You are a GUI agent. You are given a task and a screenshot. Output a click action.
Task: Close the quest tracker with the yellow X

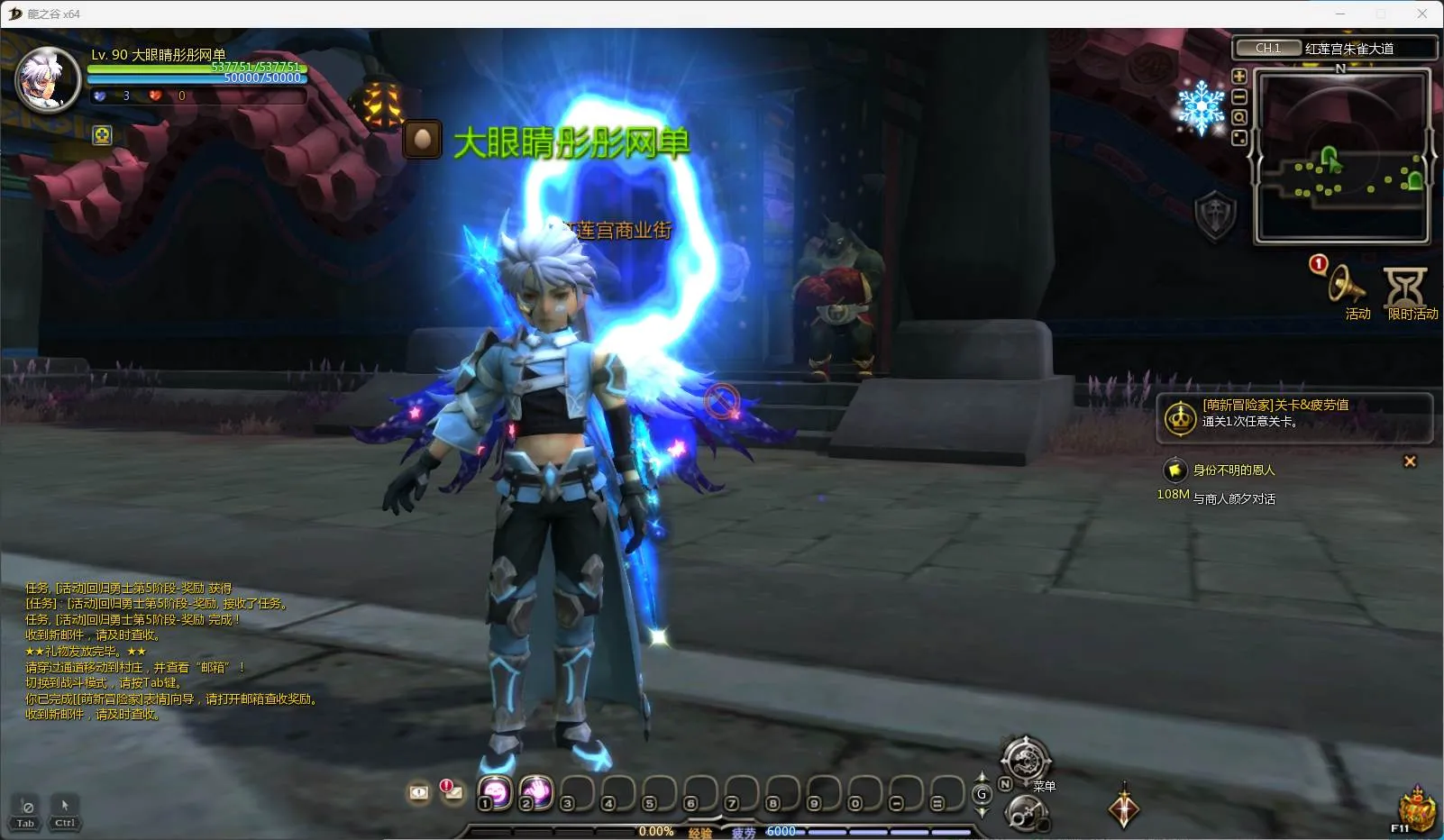click(1410, 461)
